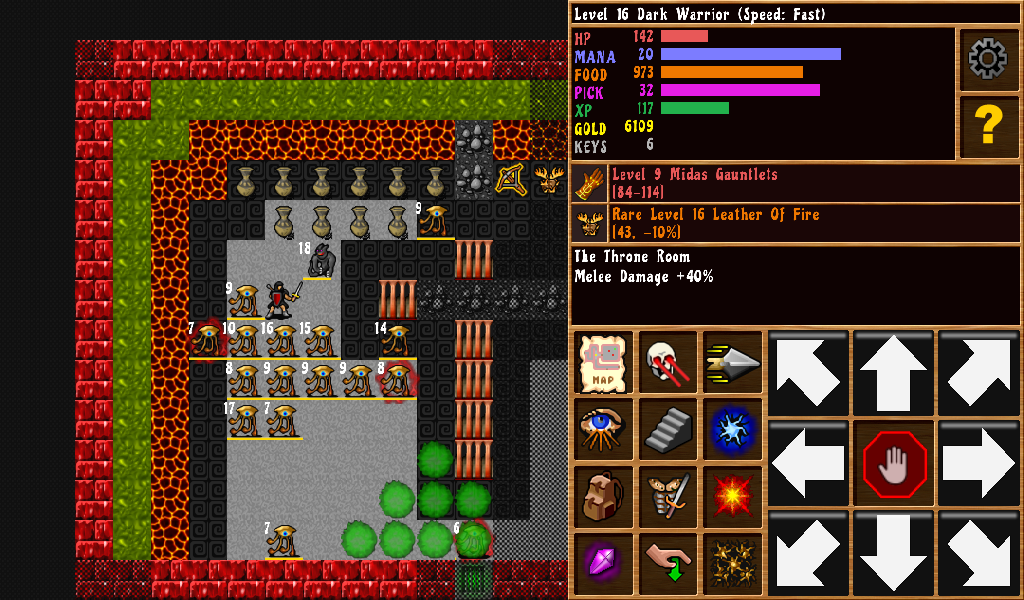Activate the golden caltrops icon
The height and width of the screenshot is (600, 1024).
[732, 562]
